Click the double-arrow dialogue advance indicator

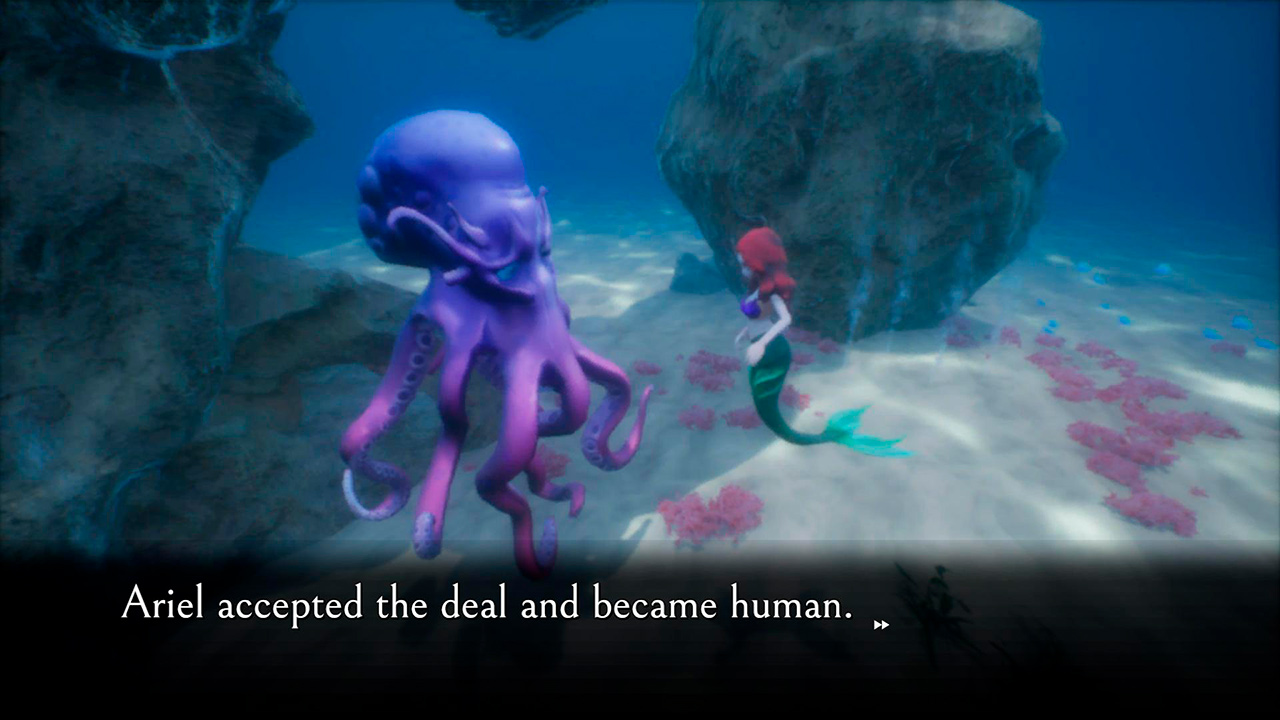pyautogui.click(x=880, y=625)
